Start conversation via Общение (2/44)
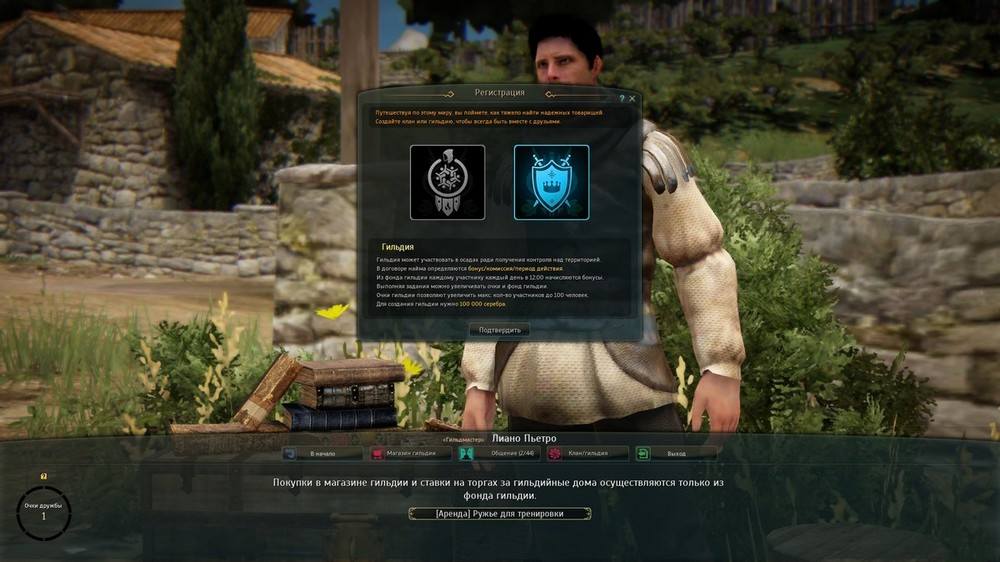1000x562 pixels. click(x=499, y=453)
